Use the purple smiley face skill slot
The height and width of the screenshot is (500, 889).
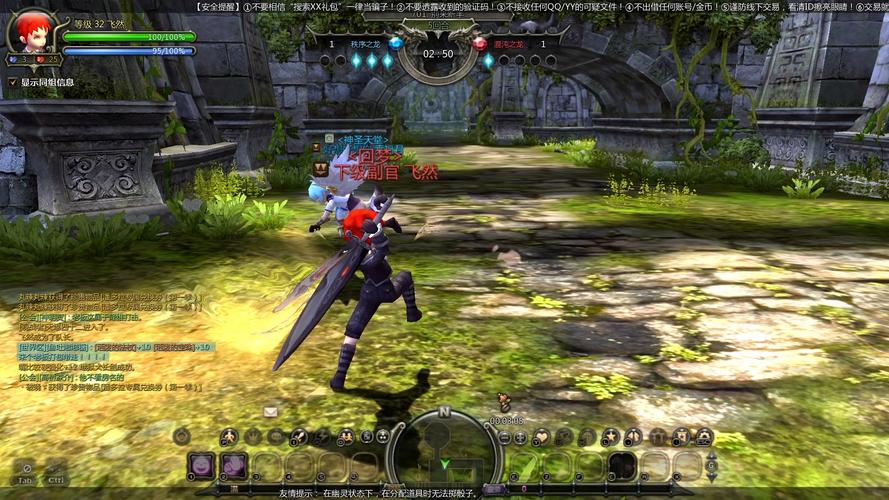[202, 466]
